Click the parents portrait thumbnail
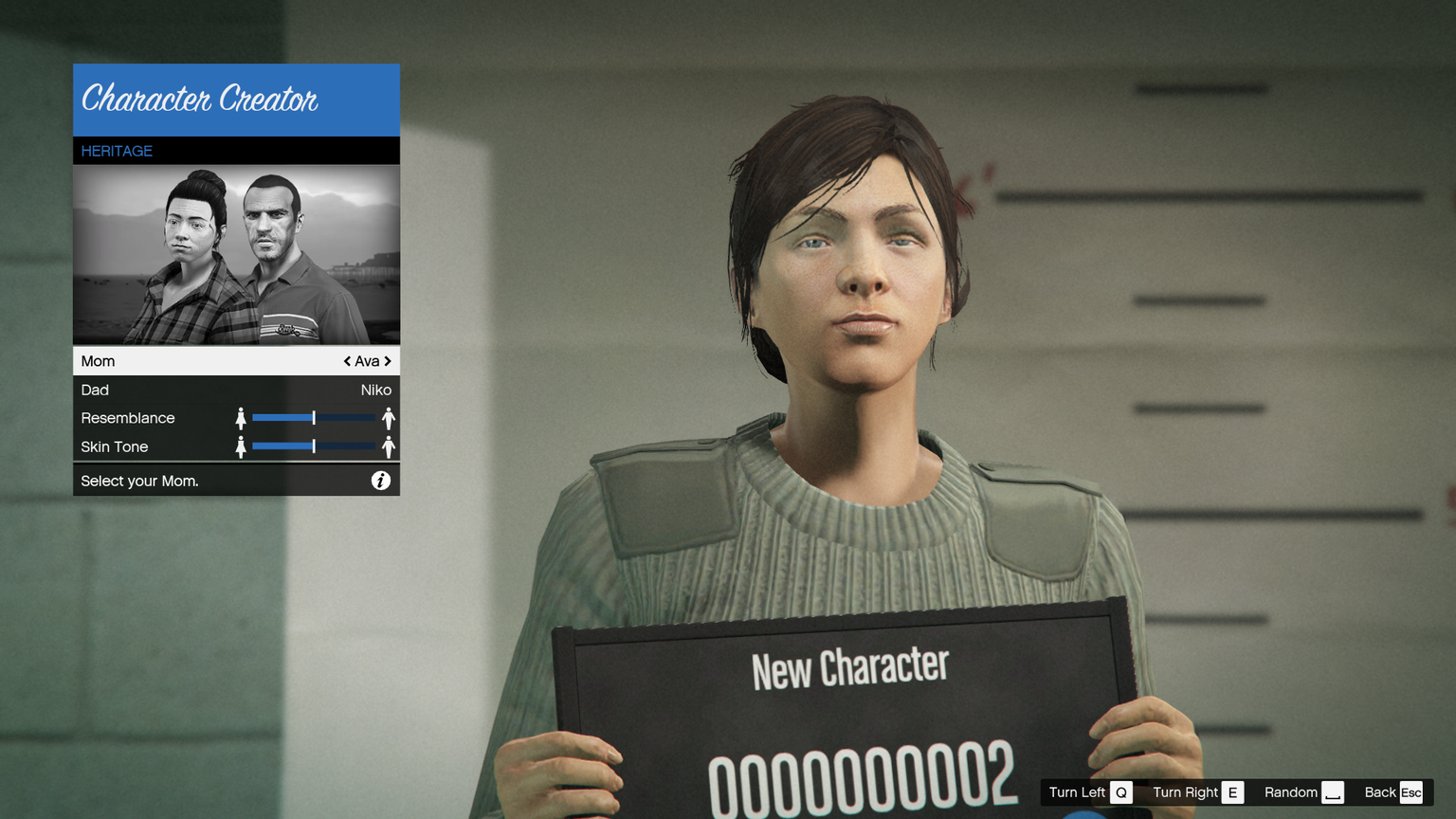The height and width of the screenshot is (819, 1456). [236, 254]
